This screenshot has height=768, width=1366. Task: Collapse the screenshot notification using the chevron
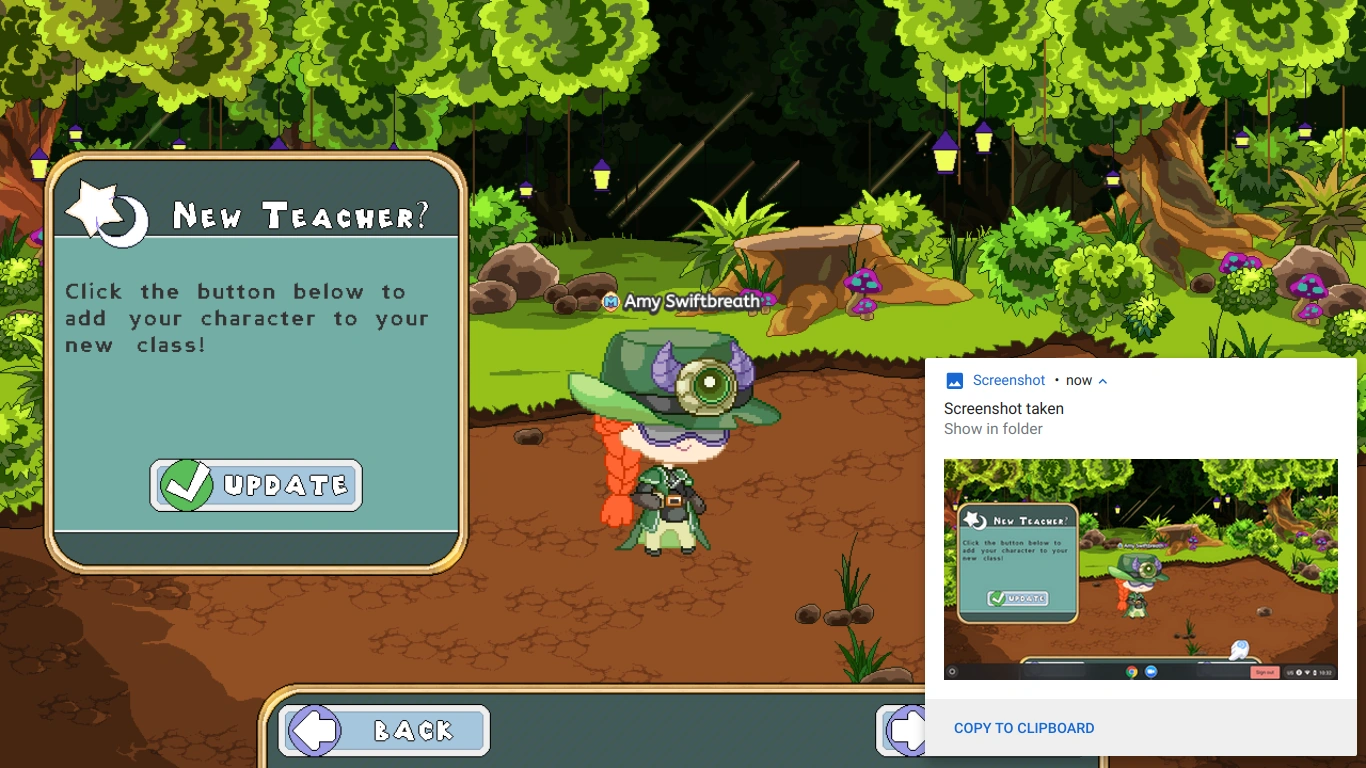(1103, 380)
